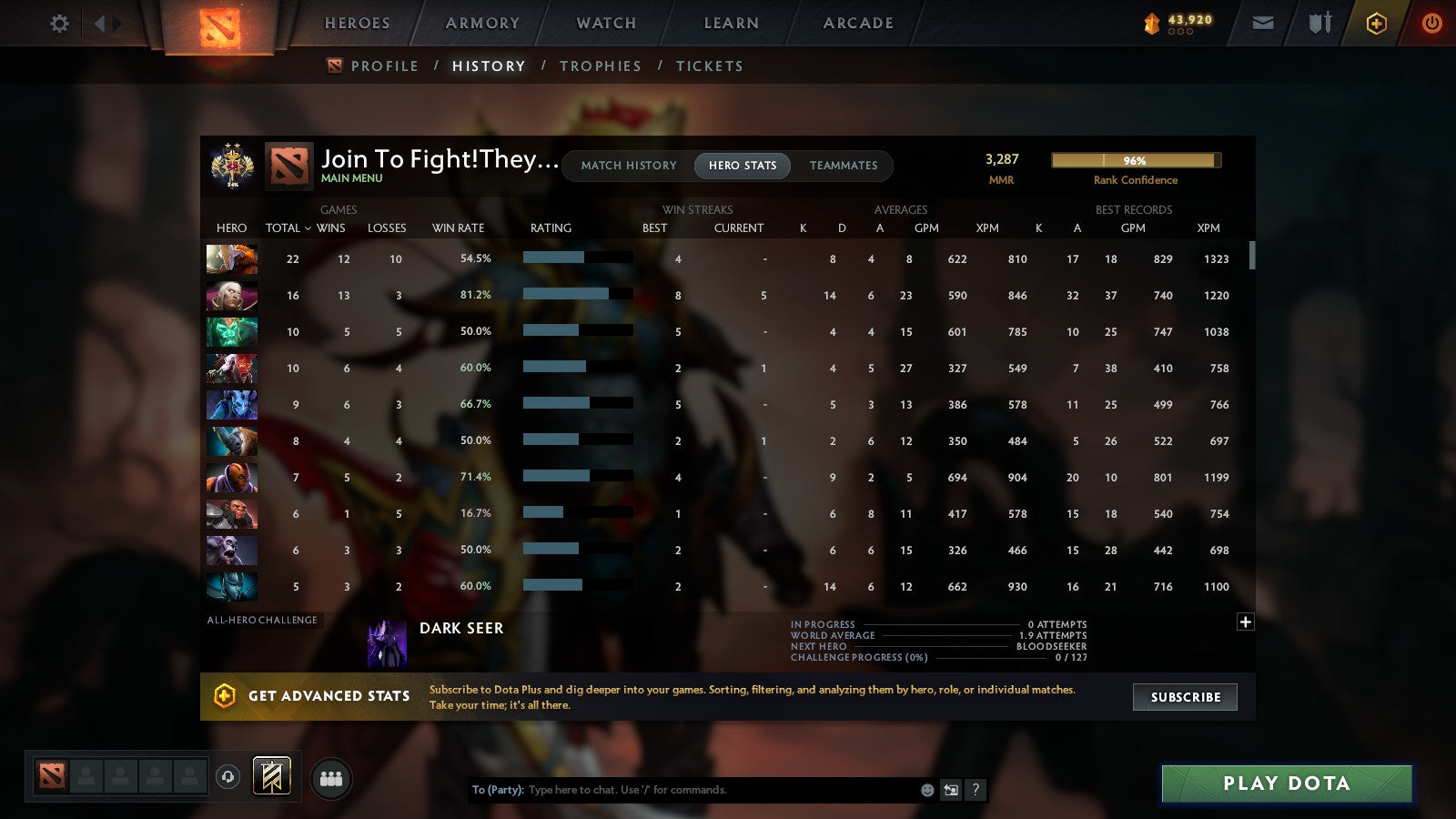Click the red power button icon
This screenshot has height=819, width=1456.
(1431, 24)
